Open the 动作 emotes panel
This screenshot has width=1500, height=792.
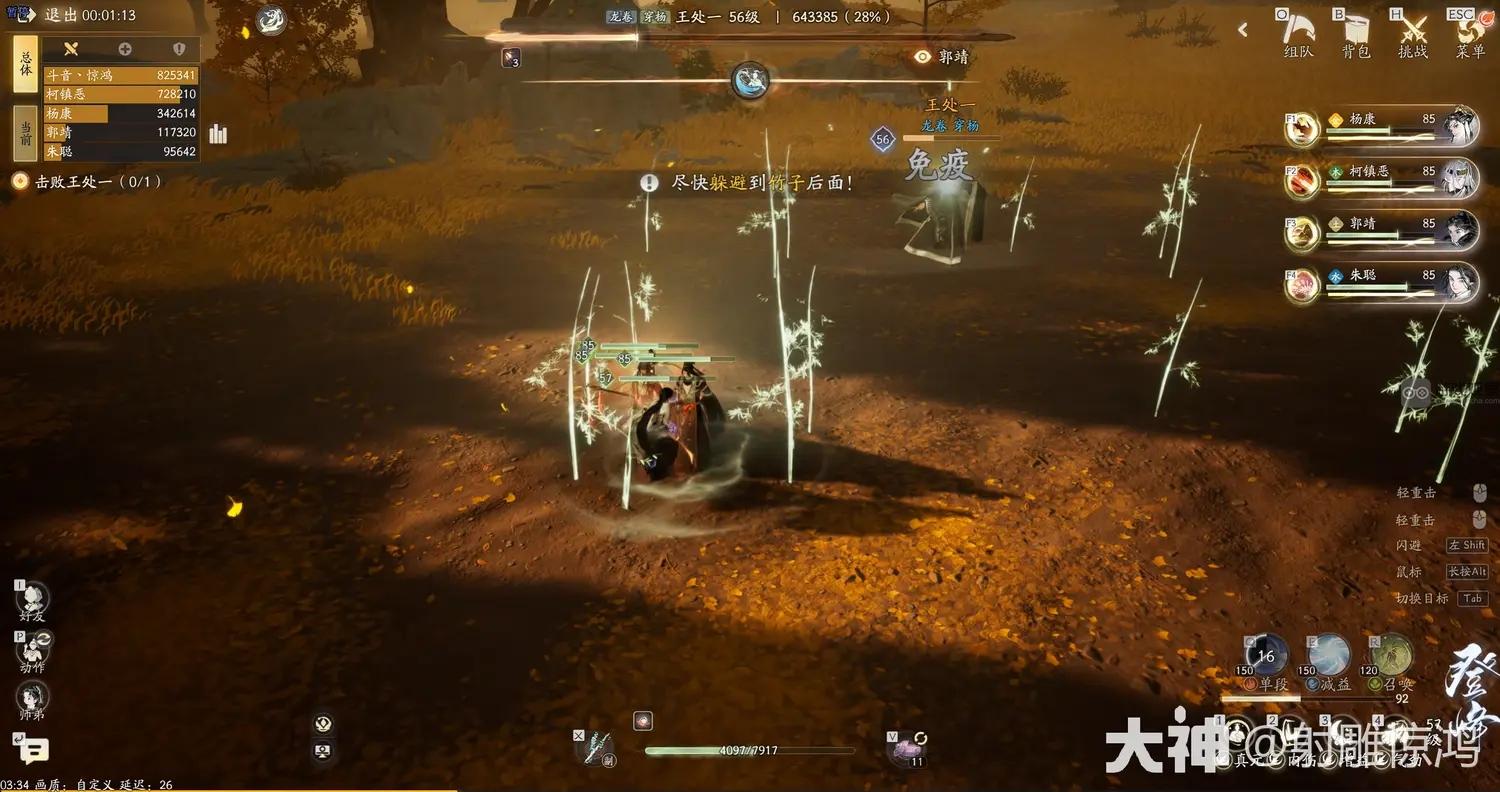pos(32,651)
